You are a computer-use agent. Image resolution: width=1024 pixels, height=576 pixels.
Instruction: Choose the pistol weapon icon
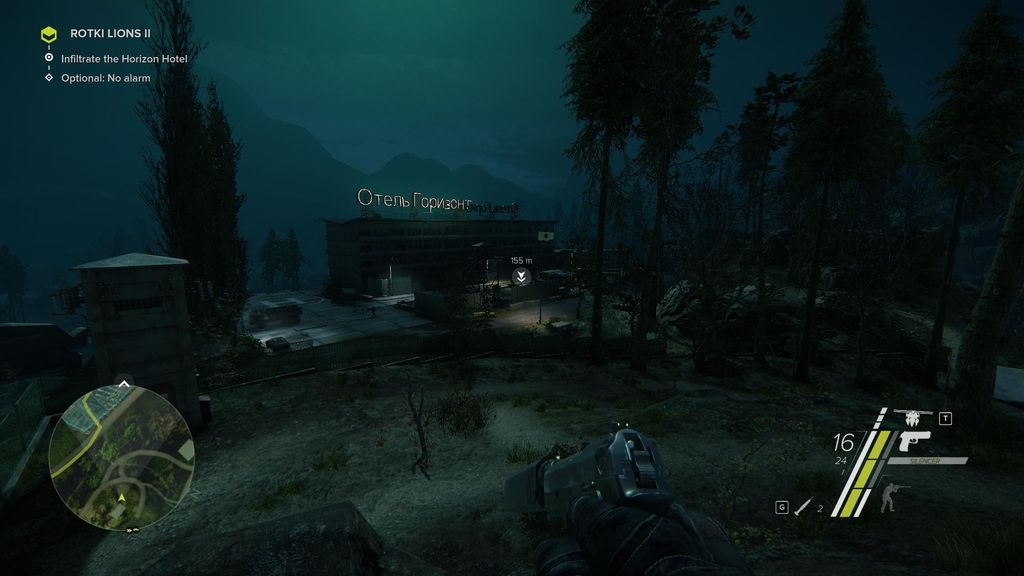coord(914,441)
